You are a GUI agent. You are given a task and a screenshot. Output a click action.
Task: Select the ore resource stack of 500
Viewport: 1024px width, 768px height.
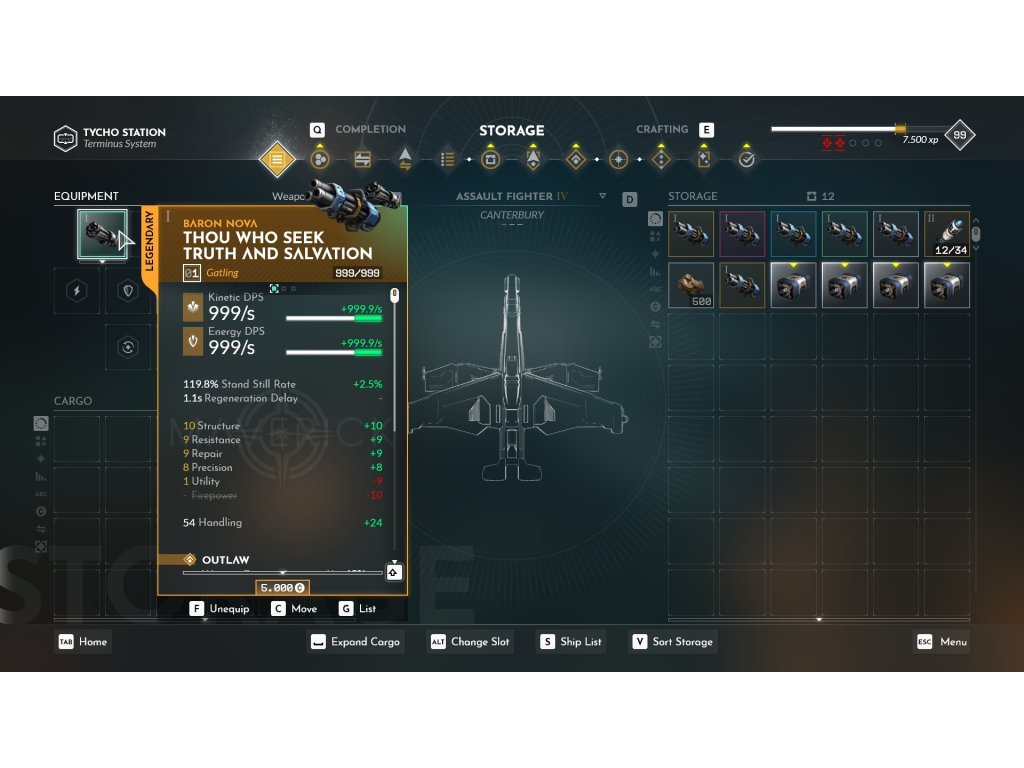tap(692, 285)
